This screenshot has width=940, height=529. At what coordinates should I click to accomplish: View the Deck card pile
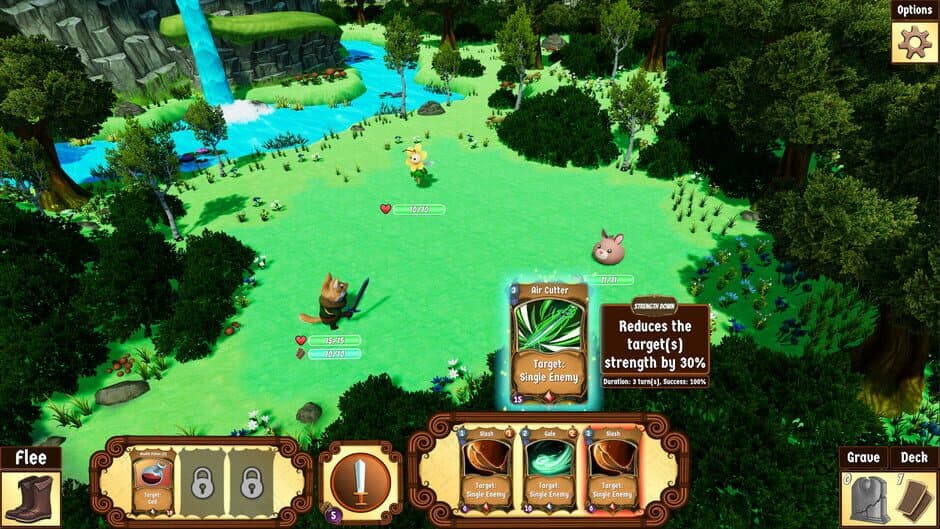pos(914,498)
